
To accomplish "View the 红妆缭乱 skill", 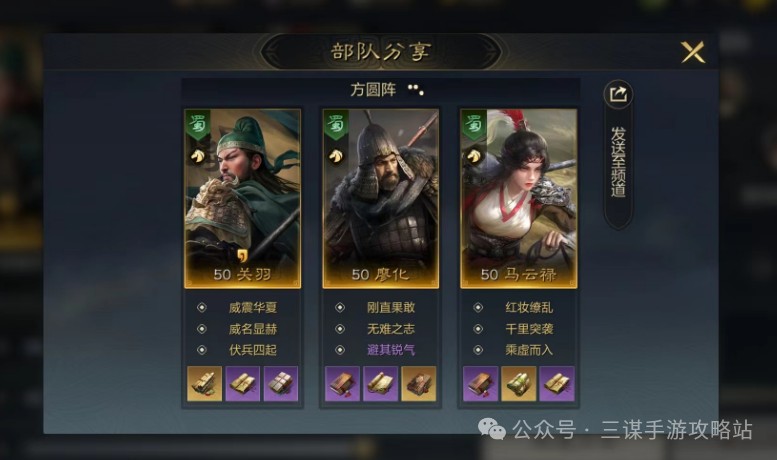I will pyautogui.click(x=527, y=308).
